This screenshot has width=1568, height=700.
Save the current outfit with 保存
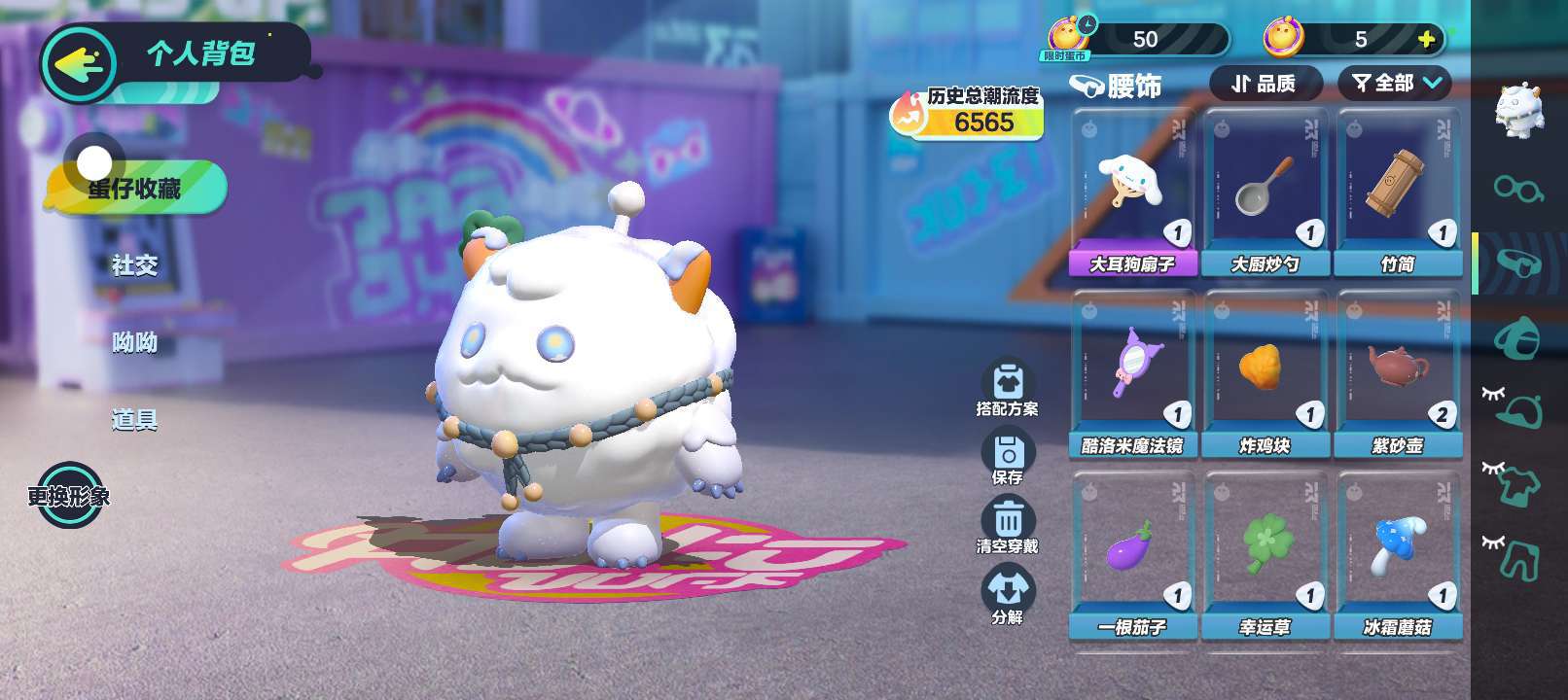pyautogui.click(x=1008, y=457)
